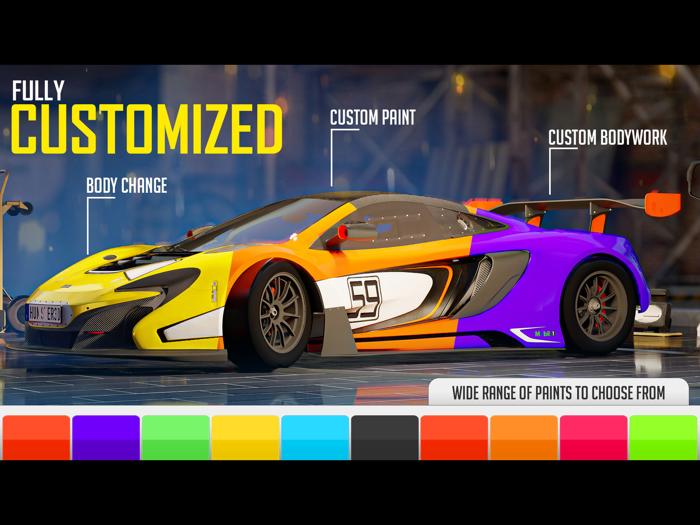
Task: Select the orange paint swatch
Action: coord(524,437)
